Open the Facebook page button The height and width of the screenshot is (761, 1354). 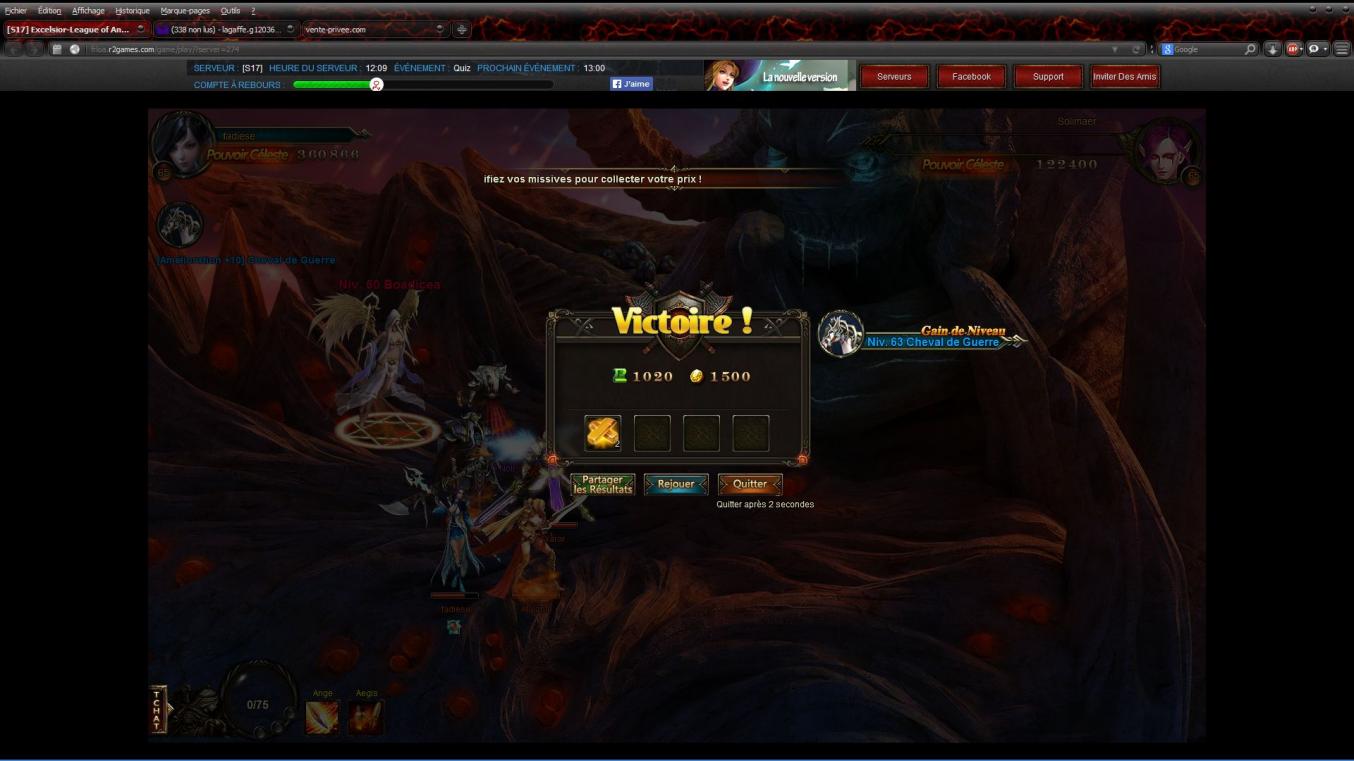[971, 77]
